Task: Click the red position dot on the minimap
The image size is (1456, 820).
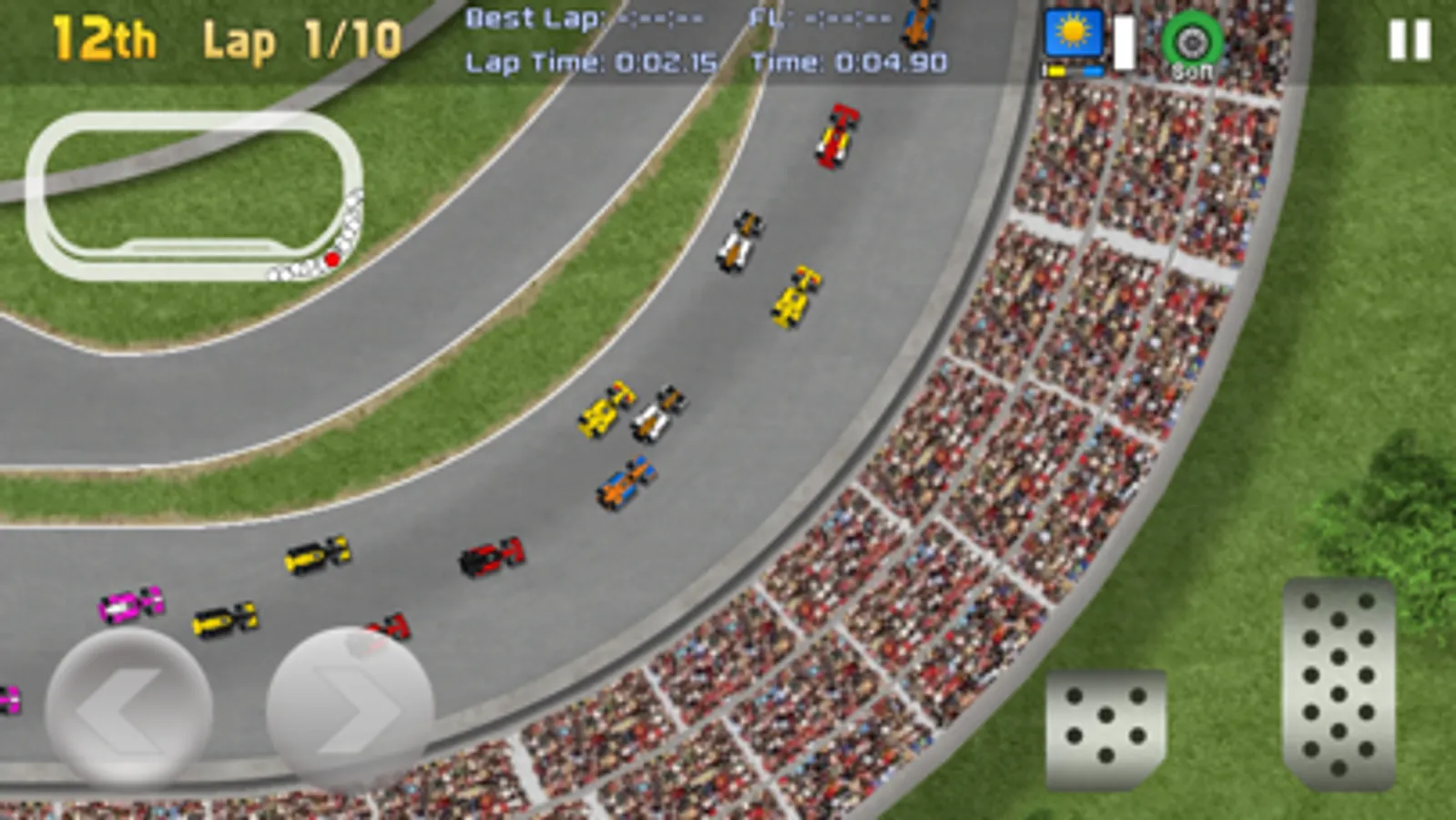Action: pyautogui.click(x=331, y=259)
